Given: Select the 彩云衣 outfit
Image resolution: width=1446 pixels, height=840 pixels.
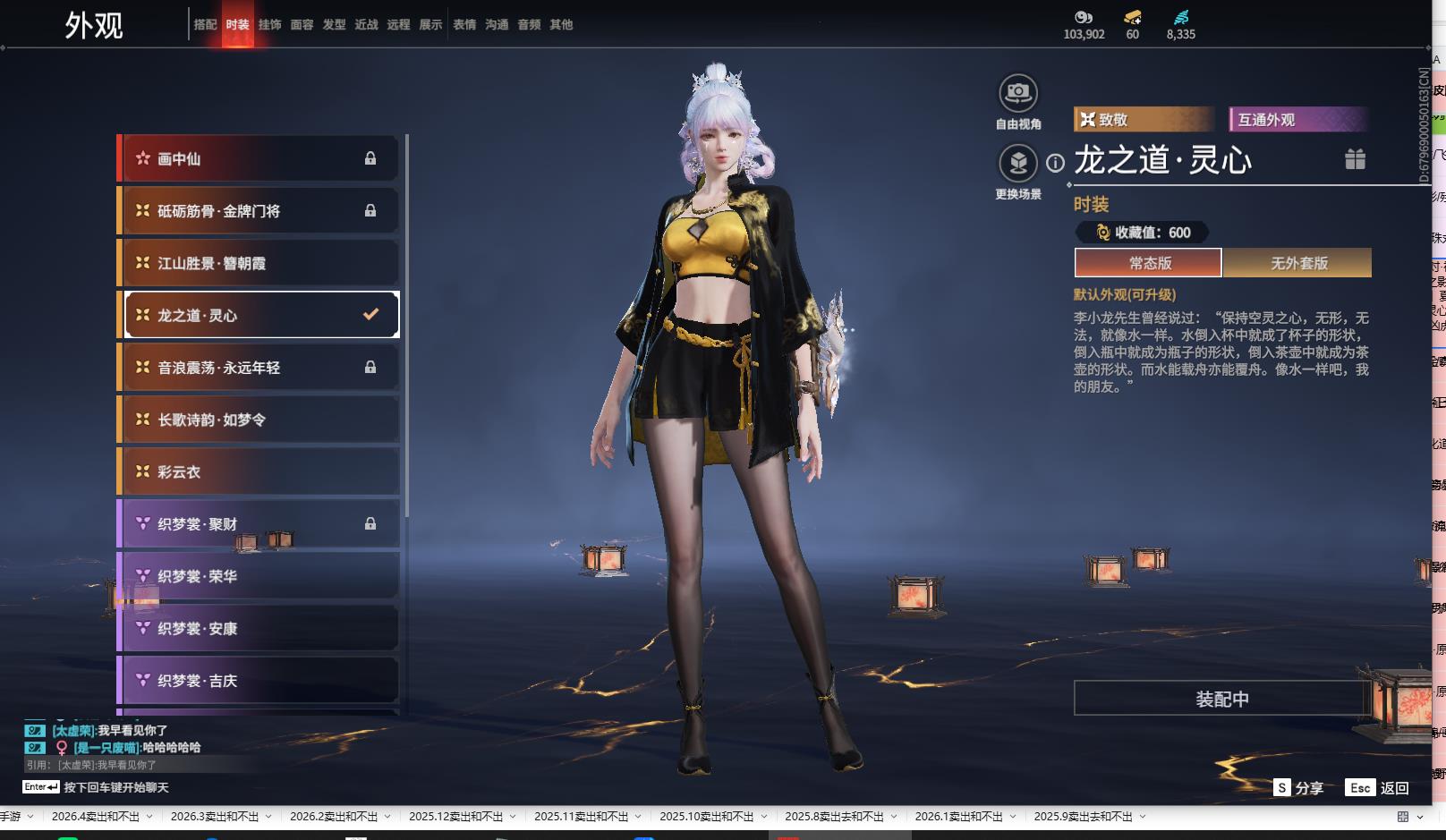Looking at the screenshot, I should pos(259,471).
